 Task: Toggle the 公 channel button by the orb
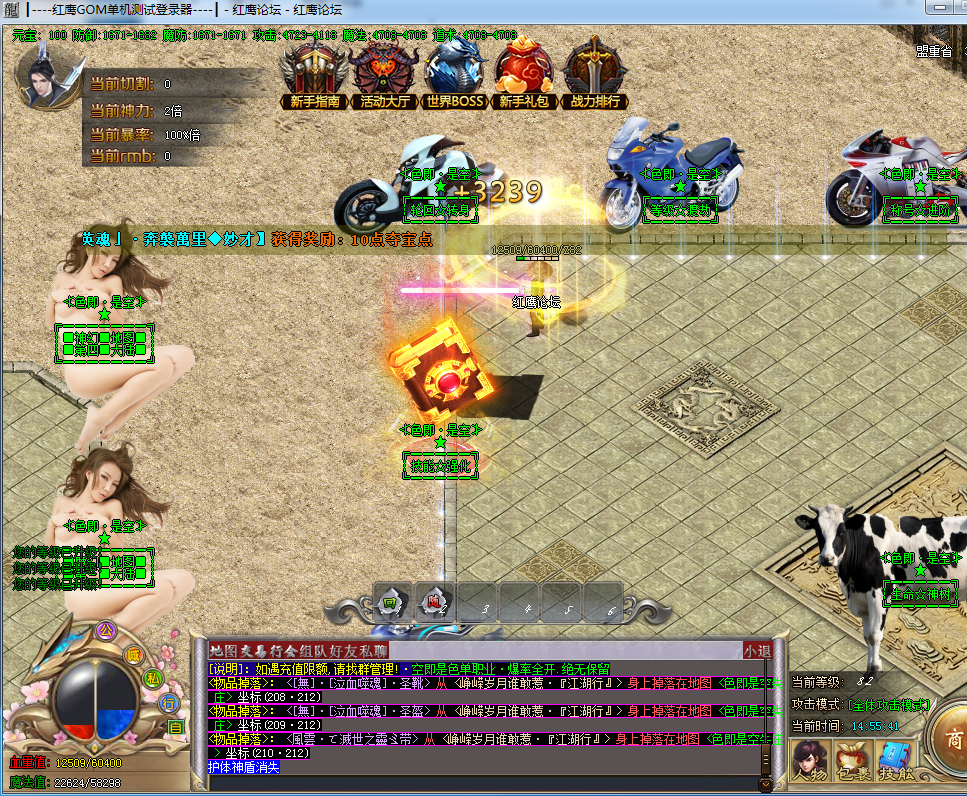(x=104, y=630)
